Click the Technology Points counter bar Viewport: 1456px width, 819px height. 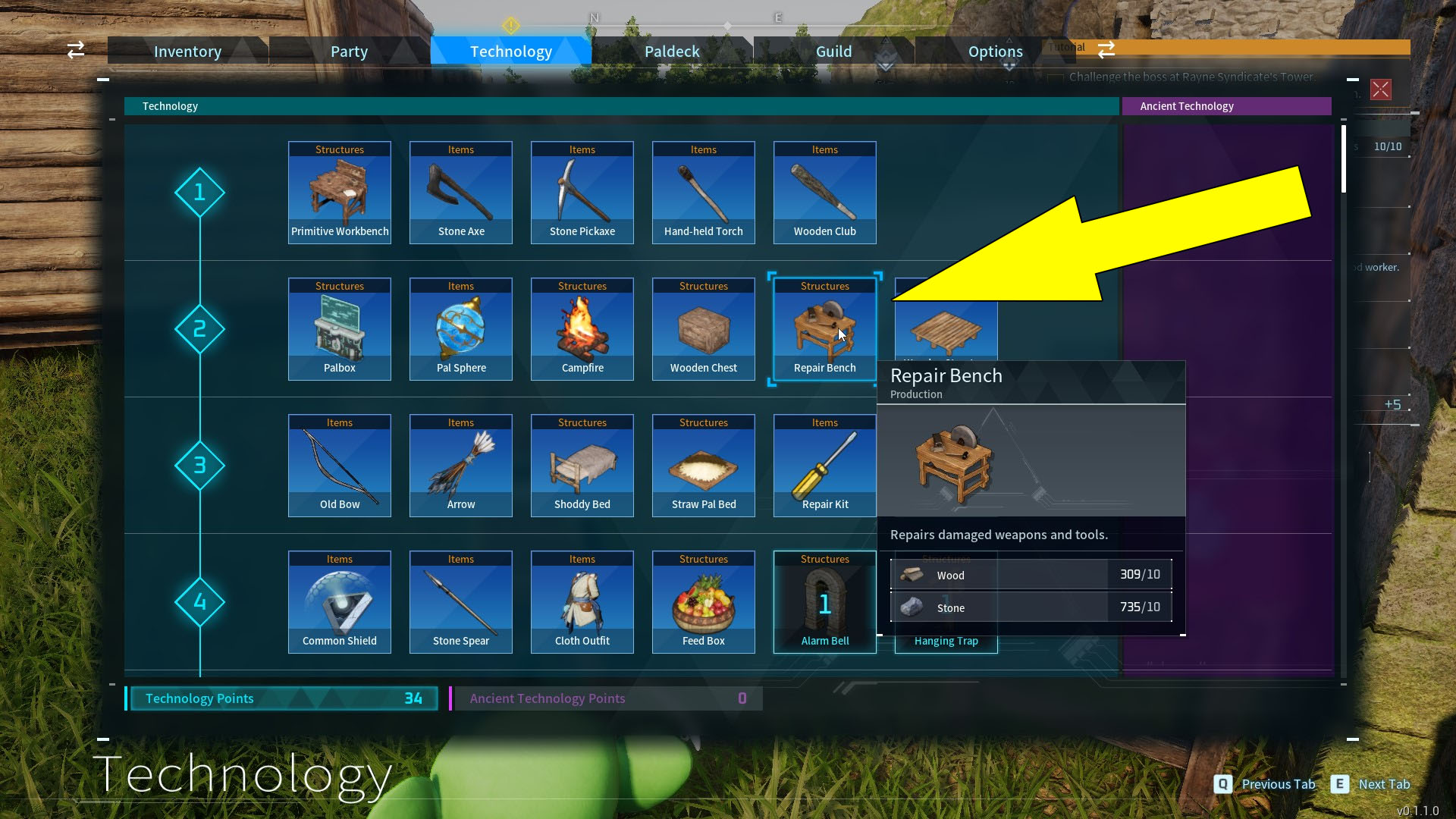point(283,698)
